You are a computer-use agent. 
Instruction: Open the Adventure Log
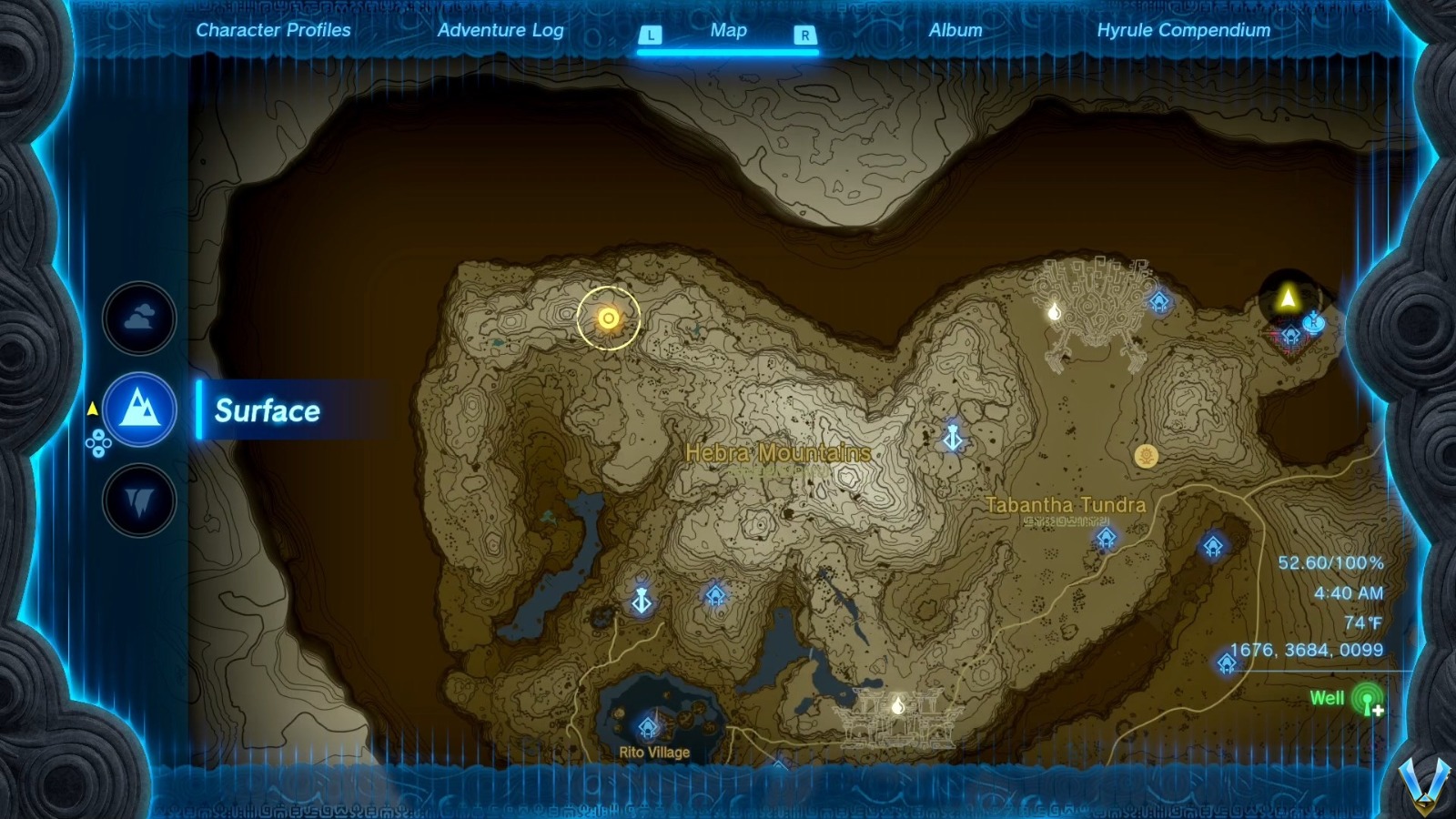[501, 30]
